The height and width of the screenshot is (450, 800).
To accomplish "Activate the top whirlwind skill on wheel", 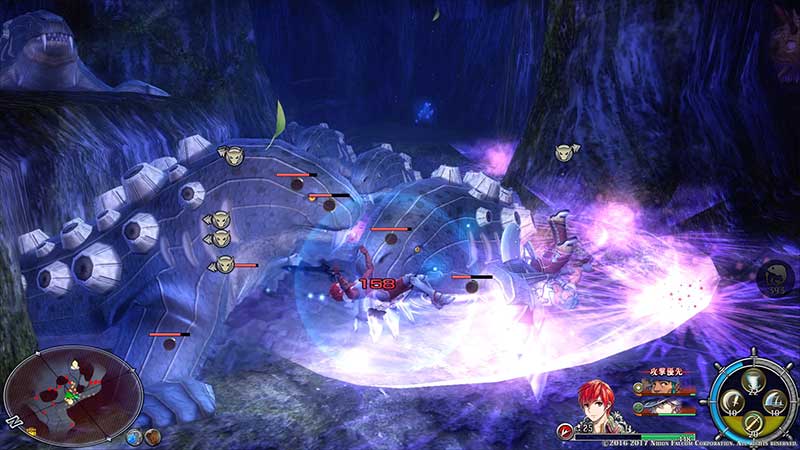I will click(x=753, y=377).
